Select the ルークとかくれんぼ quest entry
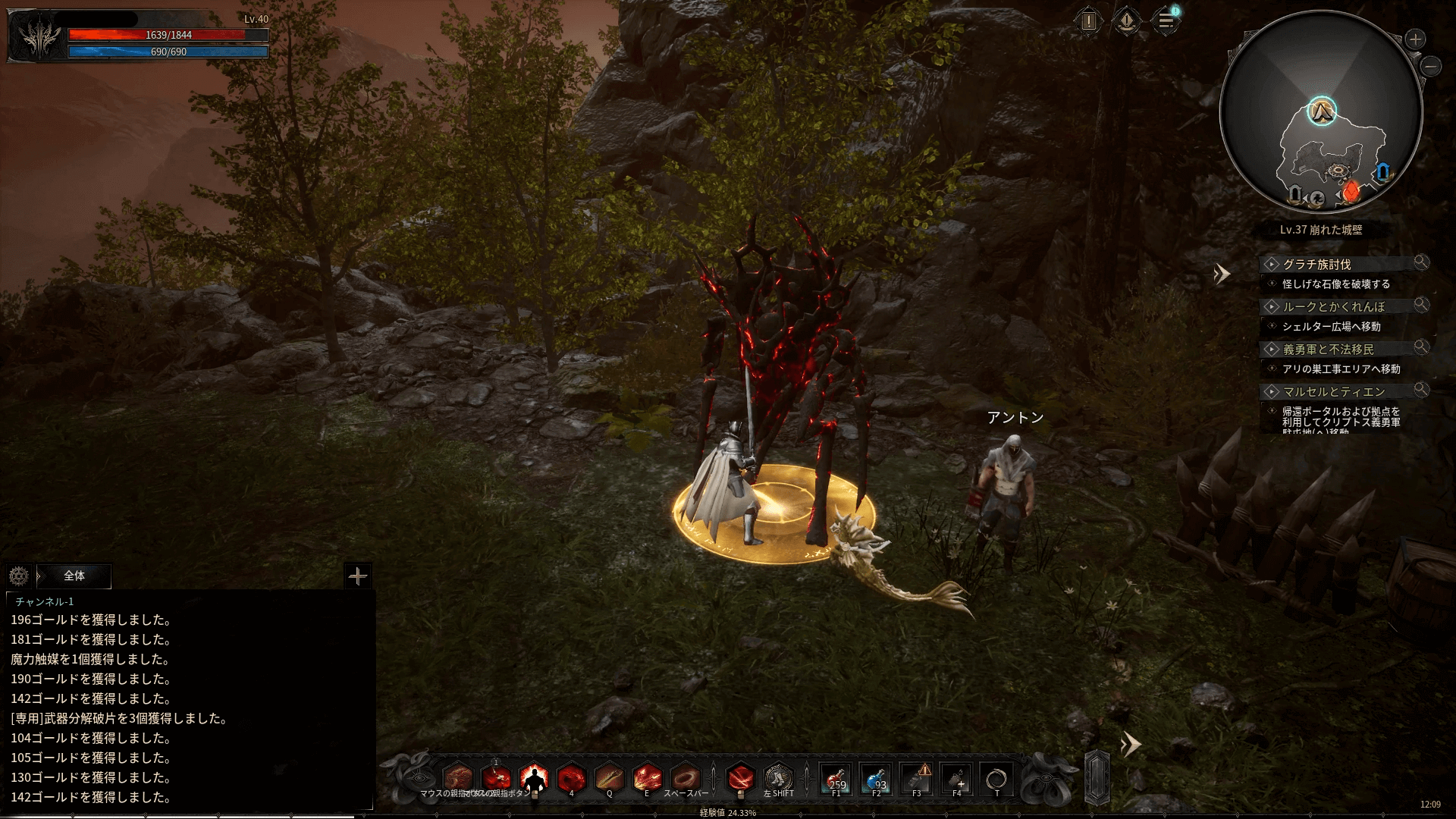Screen dimensions: 1456x819 coord(1333,307)
